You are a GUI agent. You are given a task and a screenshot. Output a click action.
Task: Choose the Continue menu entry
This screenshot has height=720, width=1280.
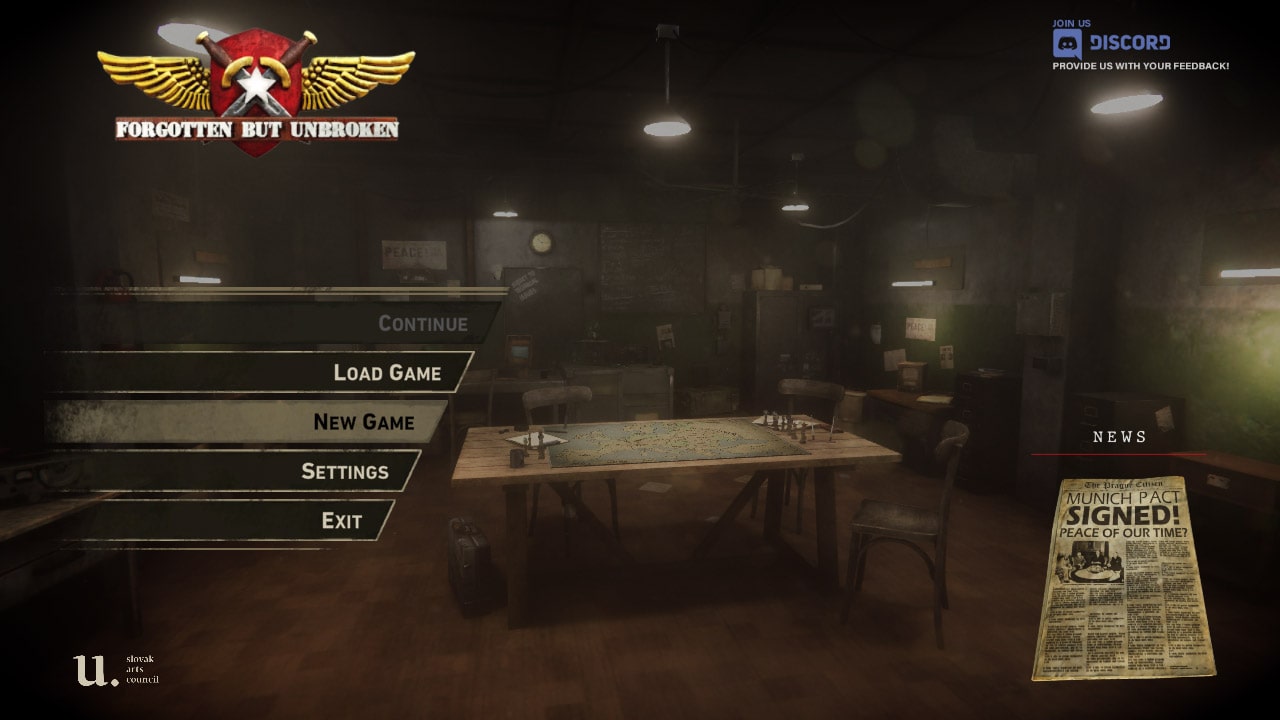(422, 324)
